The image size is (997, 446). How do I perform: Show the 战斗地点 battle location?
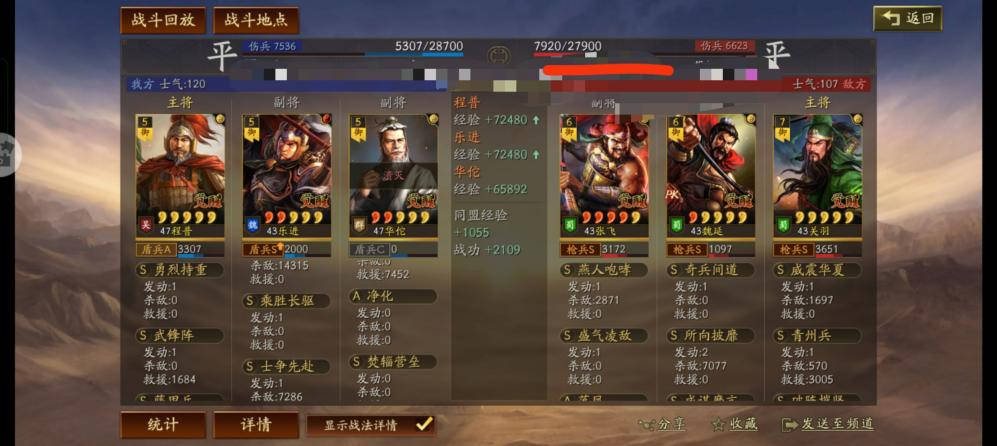click(x=255, y=20)
